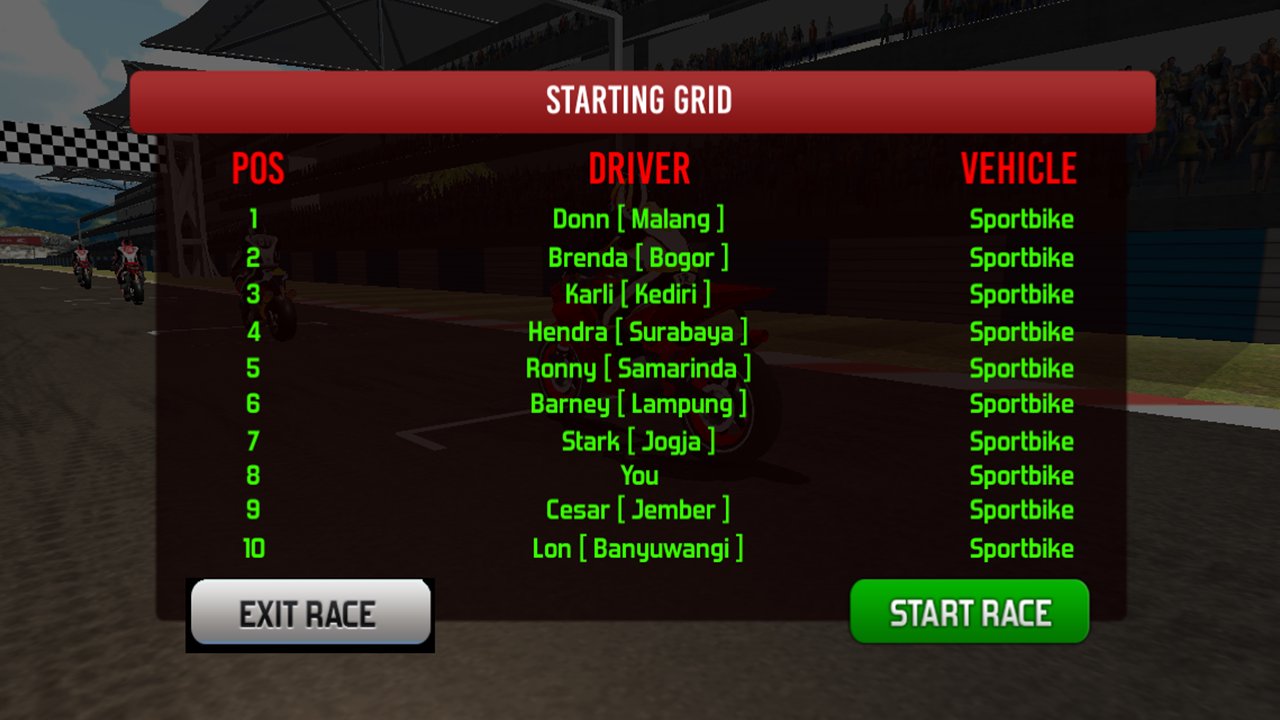Select the Karli [ Kediri ] entry

tap(638, 294)
